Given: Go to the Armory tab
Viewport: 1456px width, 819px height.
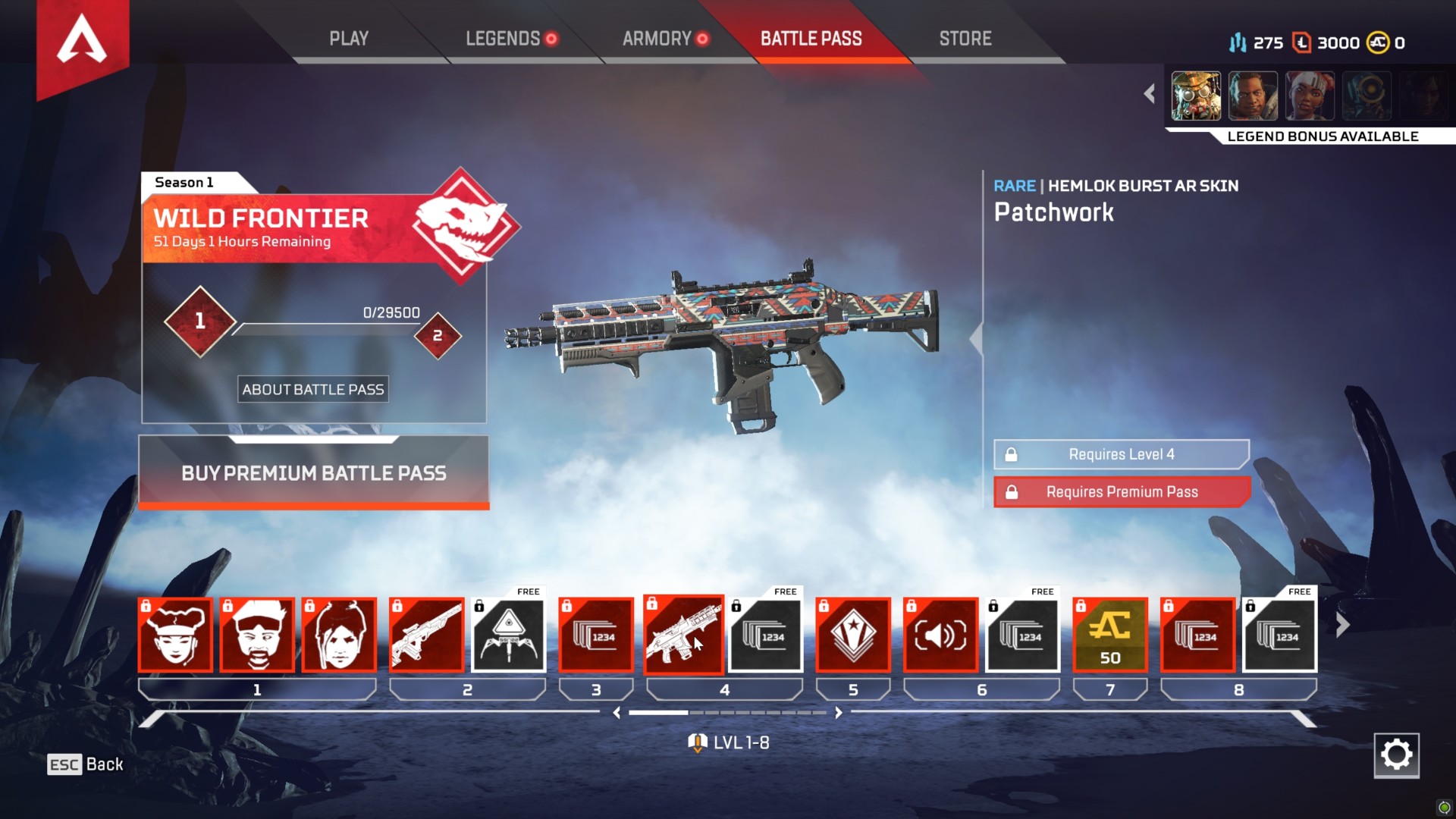Looking at the screenshot, I should (x=657, y=39).
